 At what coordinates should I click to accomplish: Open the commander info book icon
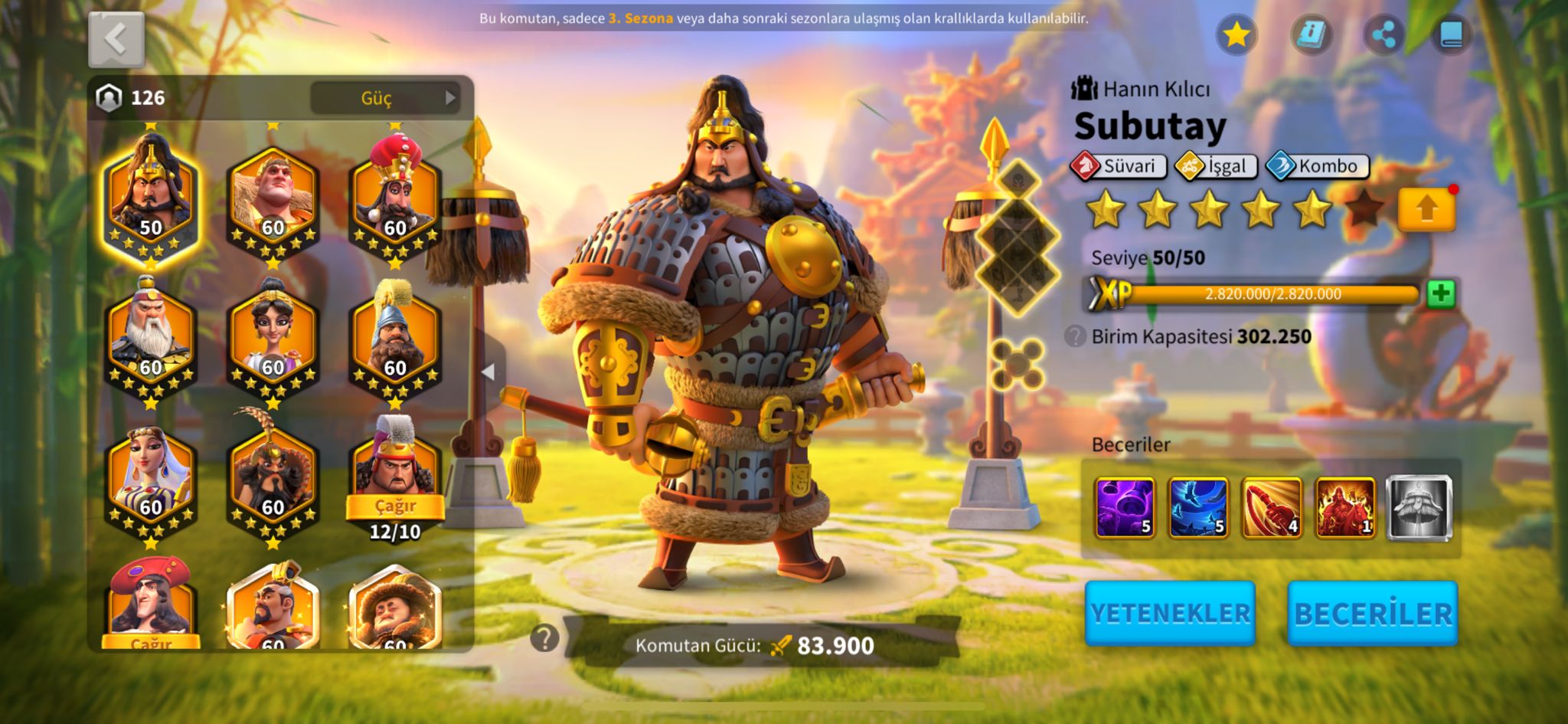click(1311, 34)
